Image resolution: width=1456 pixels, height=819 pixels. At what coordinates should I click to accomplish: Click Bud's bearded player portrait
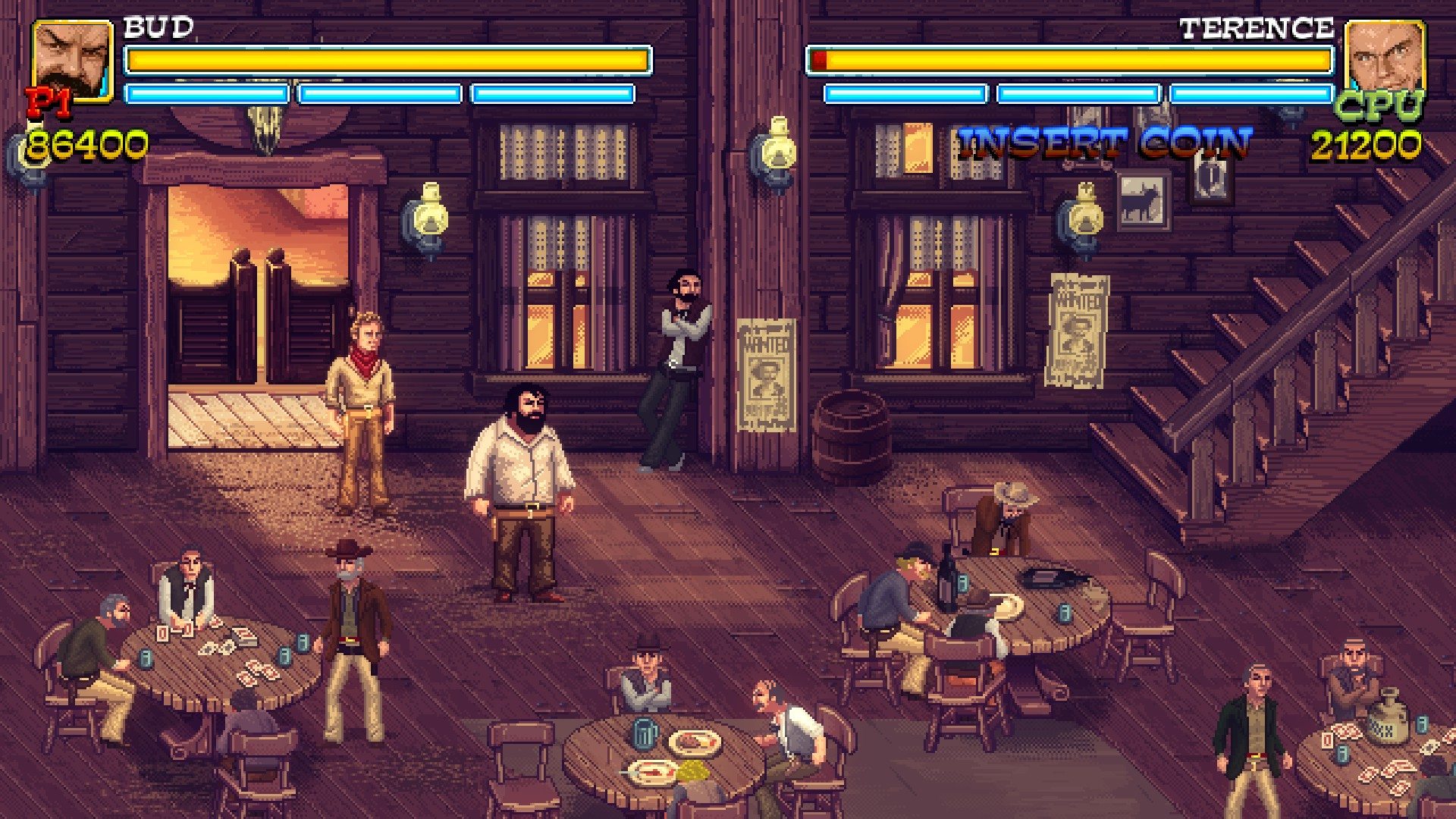(73, 61)
